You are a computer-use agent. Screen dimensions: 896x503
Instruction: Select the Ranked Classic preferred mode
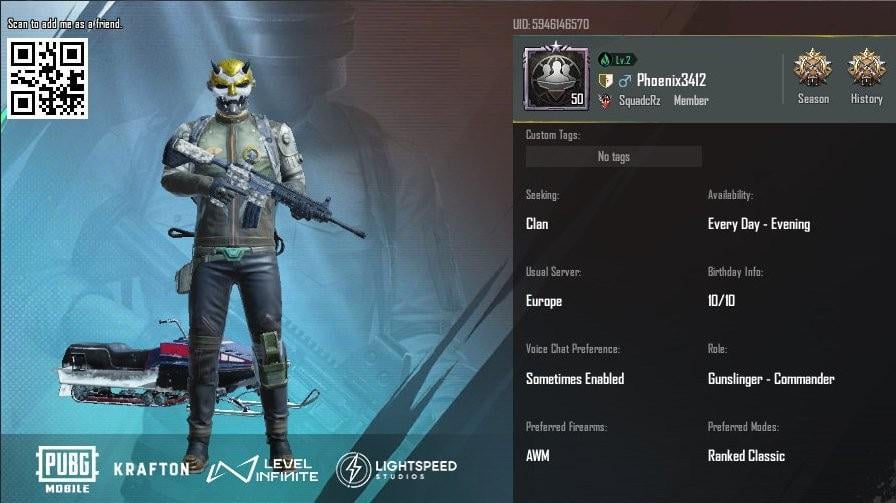click(746, 456)
